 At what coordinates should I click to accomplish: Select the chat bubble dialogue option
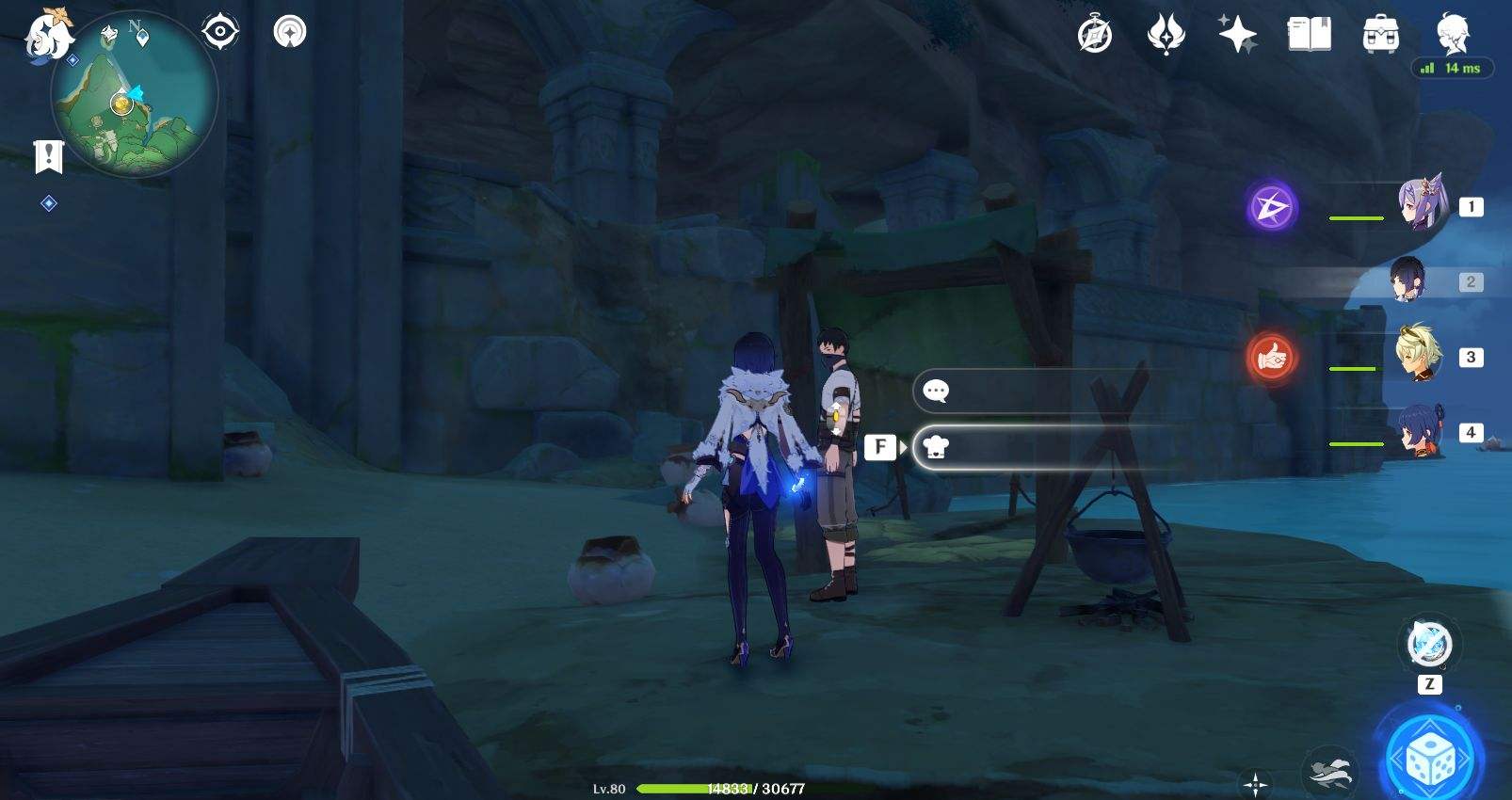(x=936, y=391)
